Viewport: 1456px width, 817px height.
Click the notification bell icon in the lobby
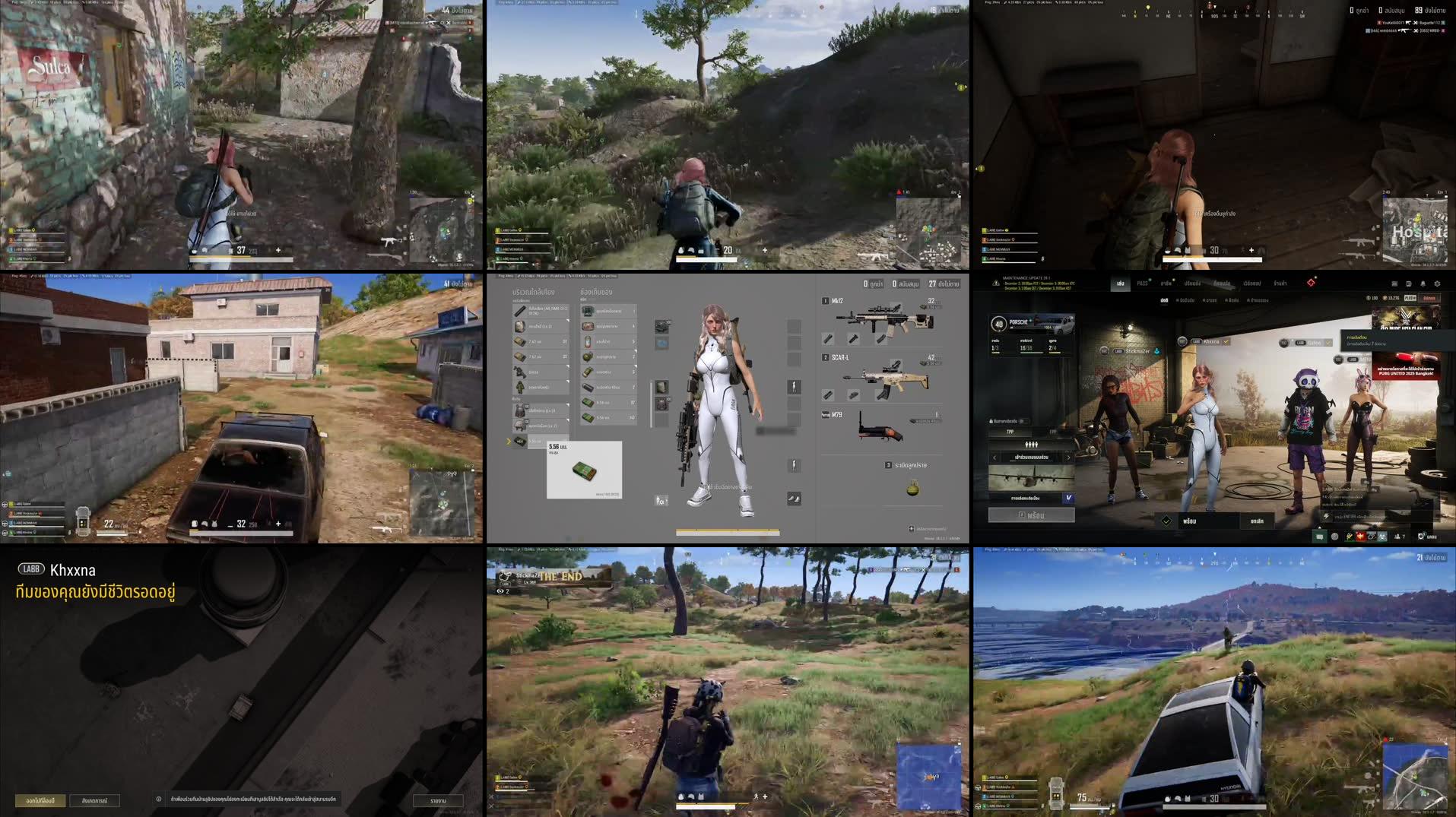click(x=1423, y=283)
